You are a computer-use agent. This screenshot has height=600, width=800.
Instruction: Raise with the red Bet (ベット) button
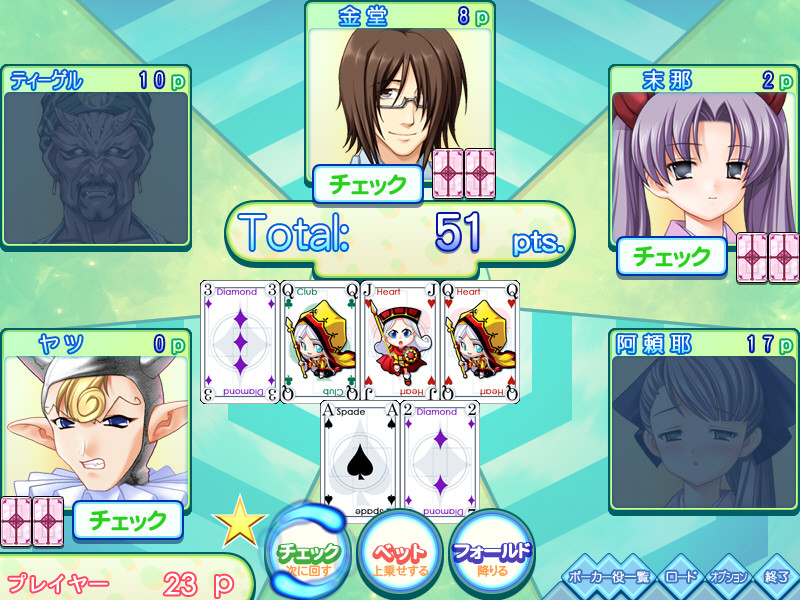click(400, 552)
